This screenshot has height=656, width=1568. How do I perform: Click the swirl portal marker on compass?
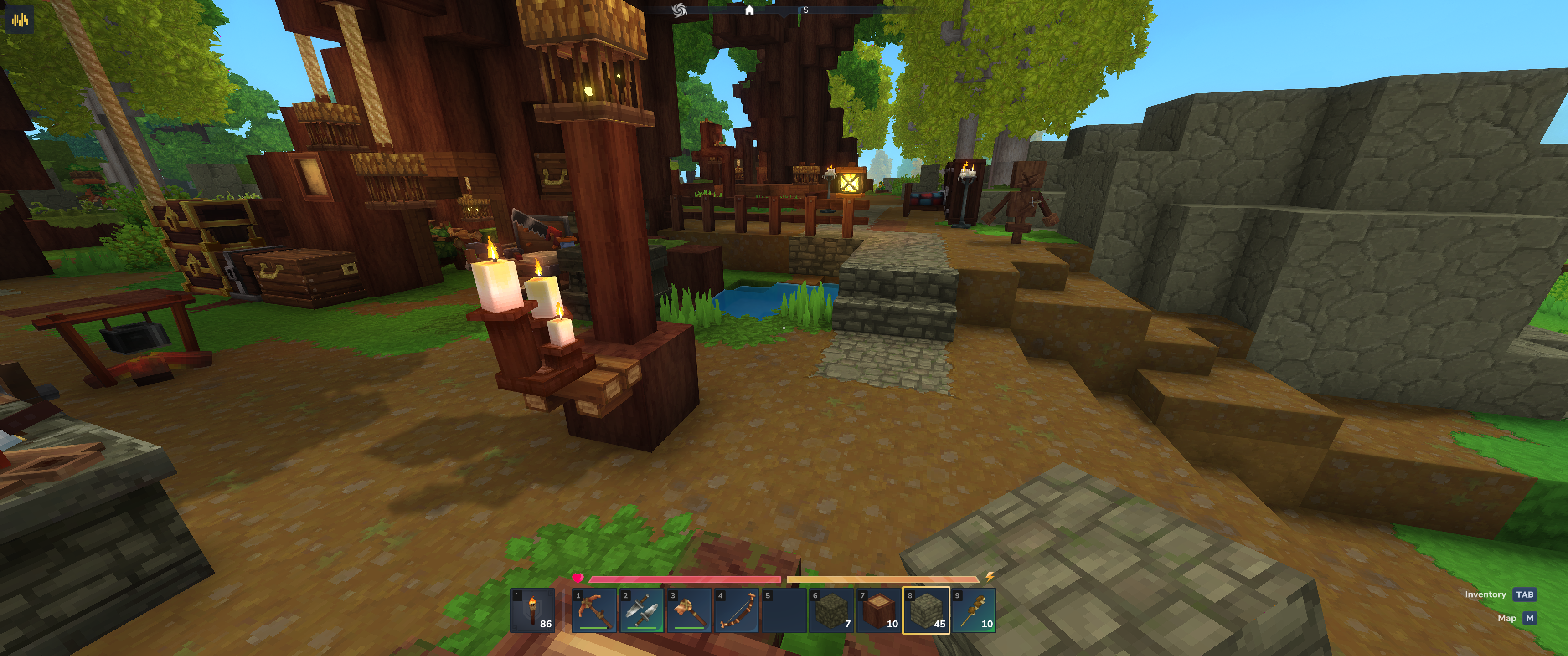pos(679,10)
